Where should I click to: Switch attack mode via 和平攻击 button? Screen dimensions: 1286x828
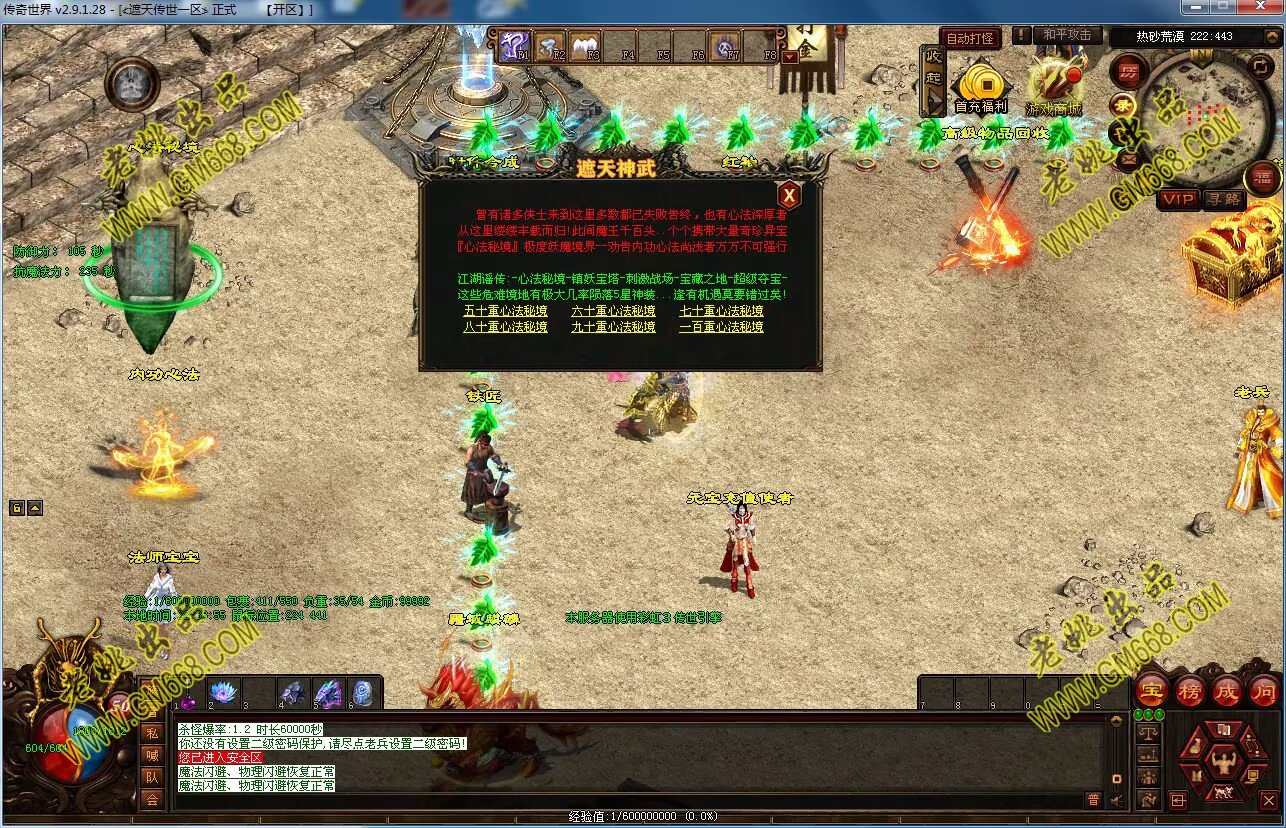(x=1066, y=35)
